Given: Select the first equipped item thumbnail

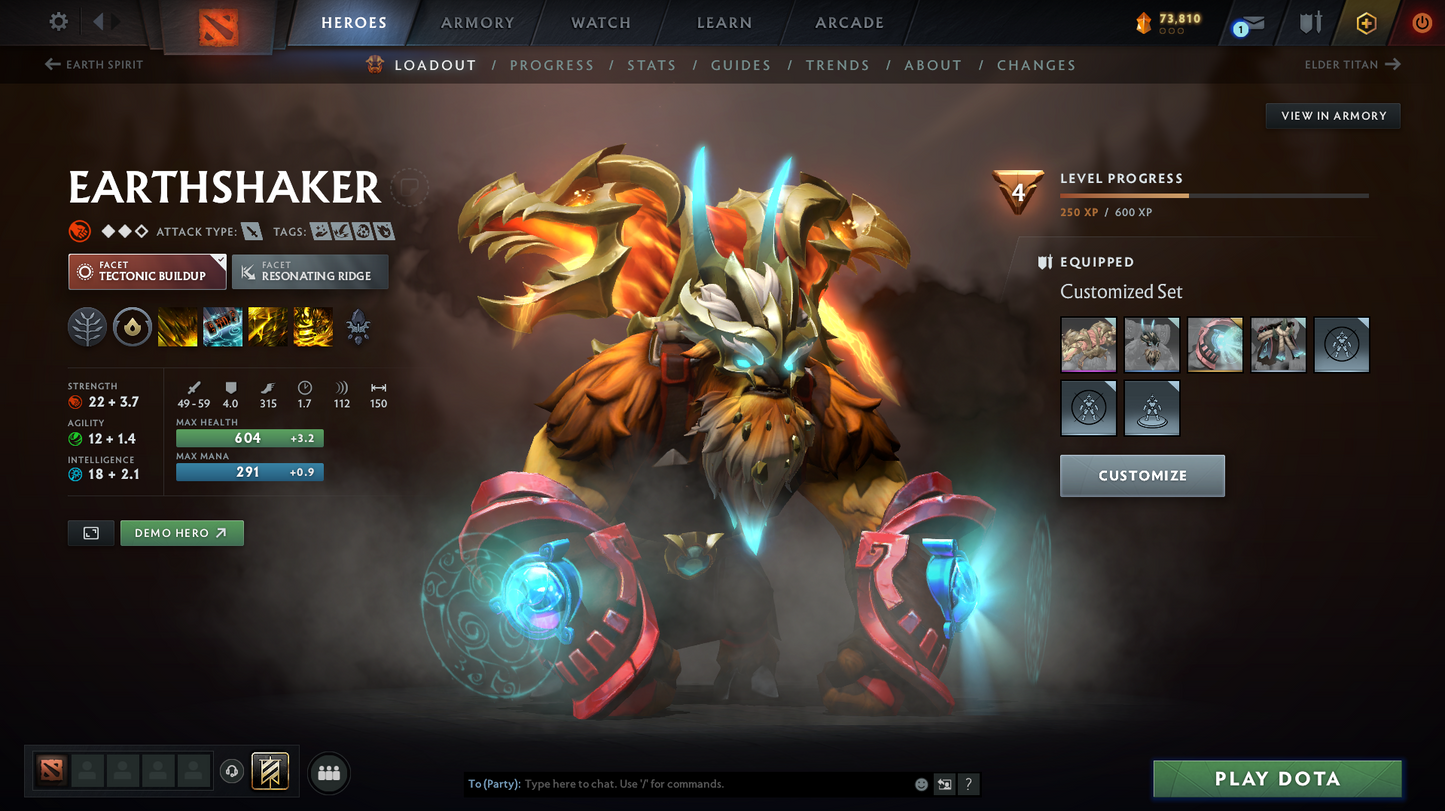Looking at the screenshot, I should coord(1088,344).
